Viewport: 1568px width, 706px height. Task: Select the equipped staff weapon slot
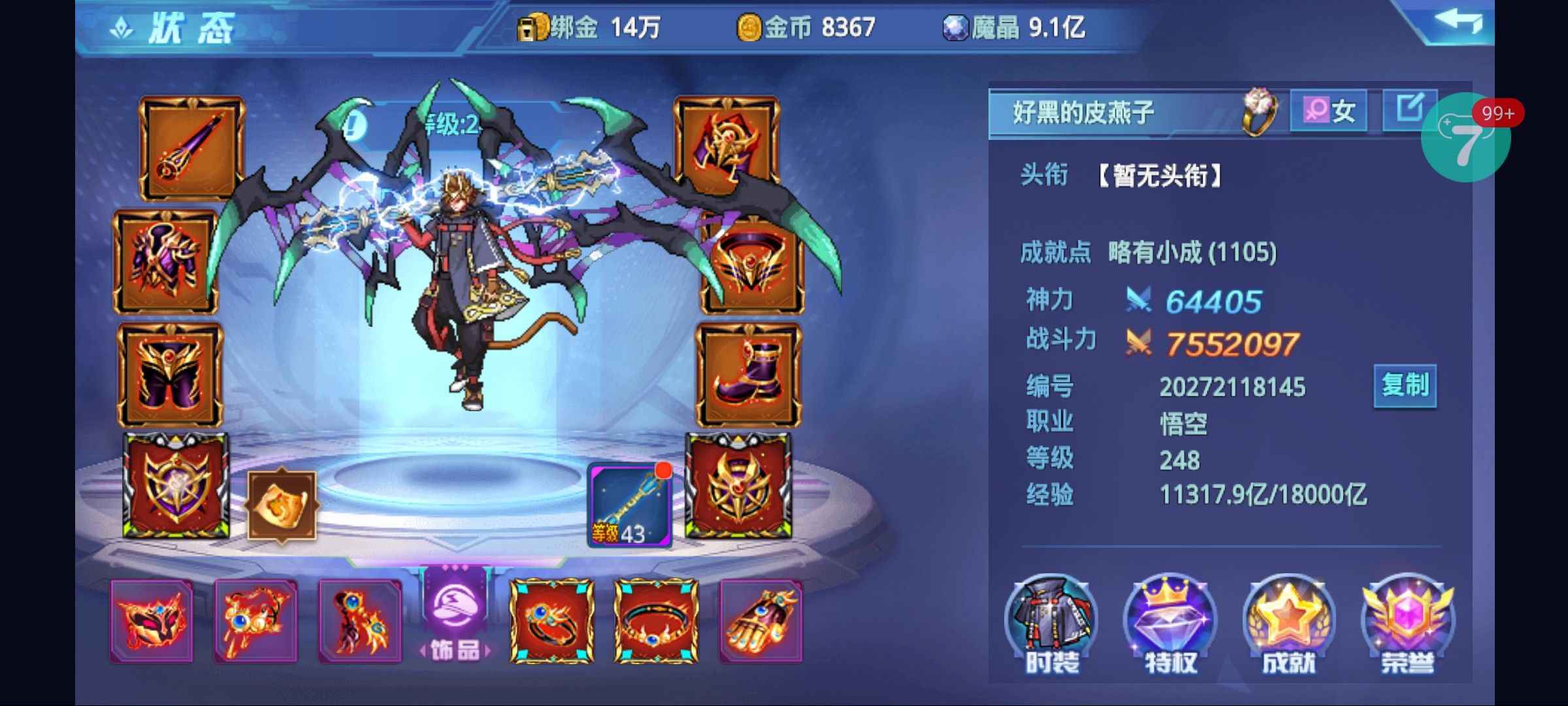191,149
